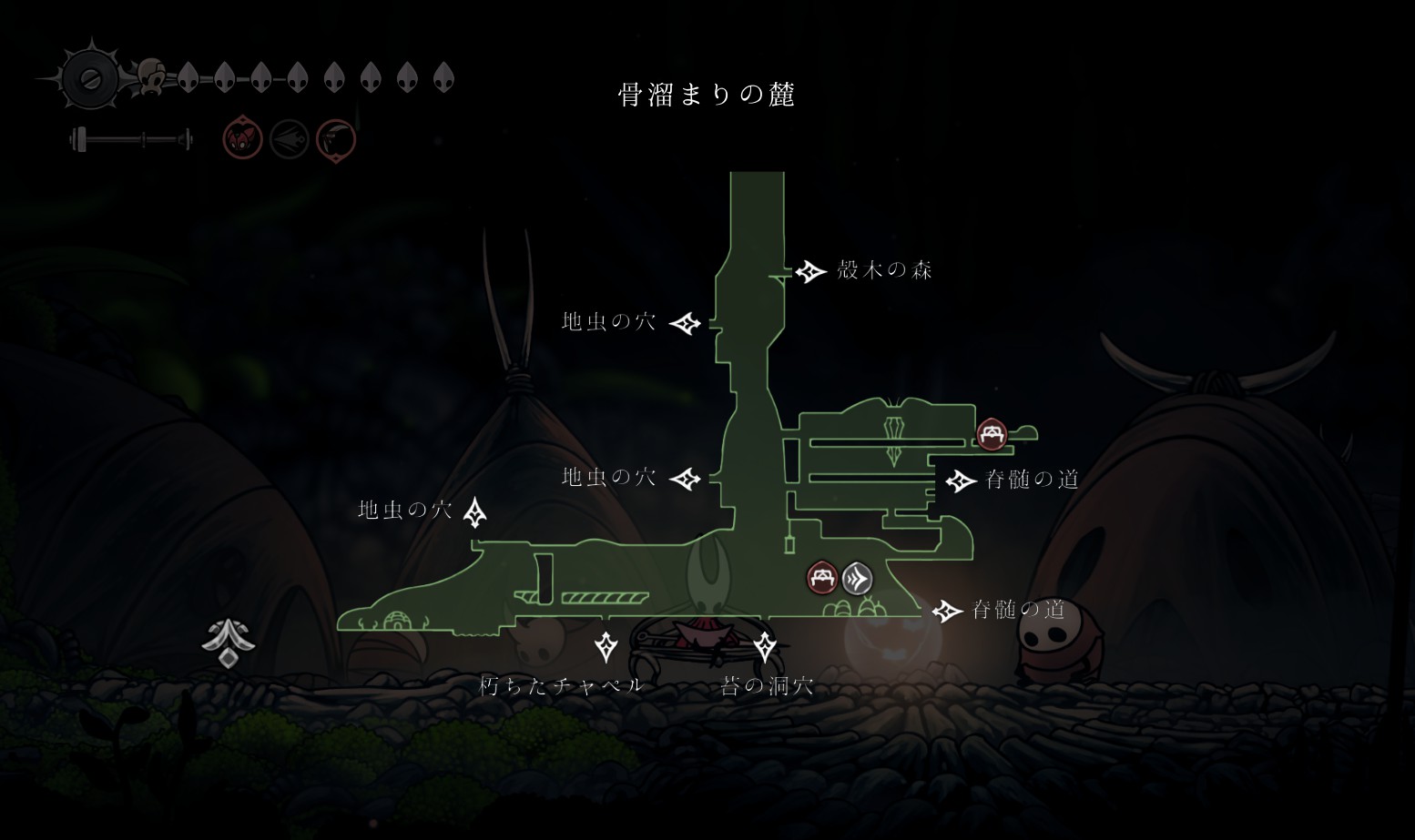Choose the 苔の洞穴 exit marker
Viewport: 1415px width, 840px height.
click(765, 647)
